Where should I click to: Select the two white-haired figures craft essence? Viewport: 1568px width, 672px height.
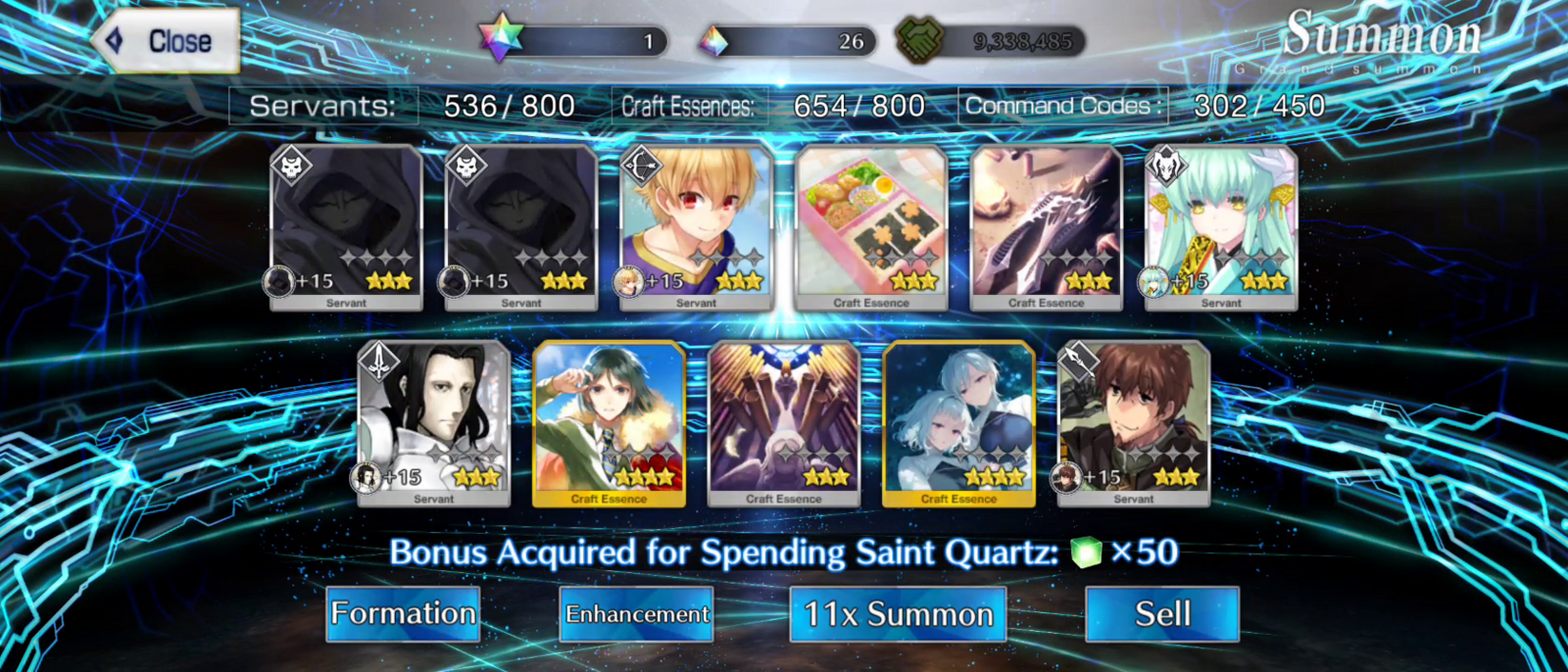[958, 423]
